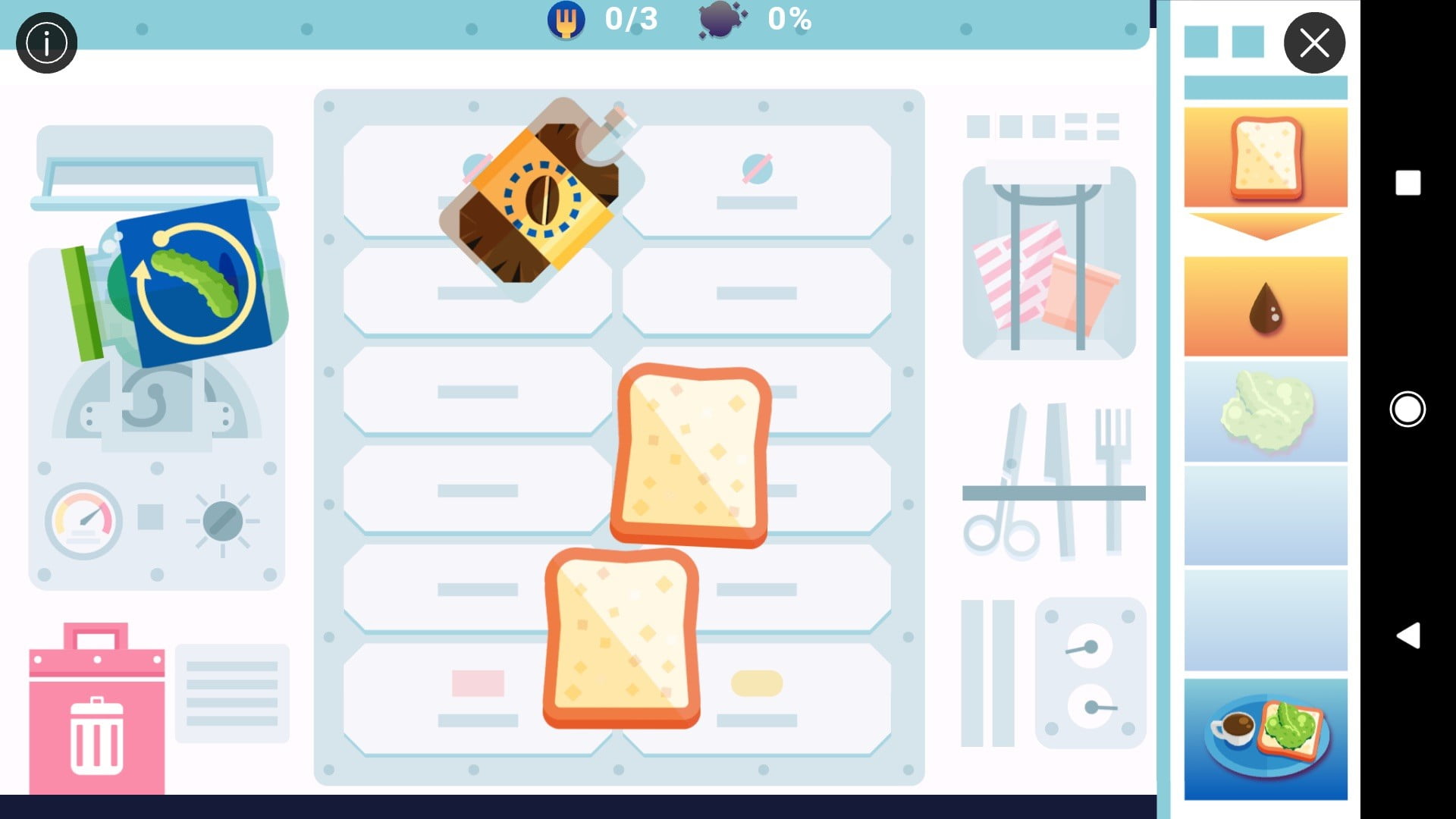
Task: Open Android recent apps square
Action: point(1408,183)
